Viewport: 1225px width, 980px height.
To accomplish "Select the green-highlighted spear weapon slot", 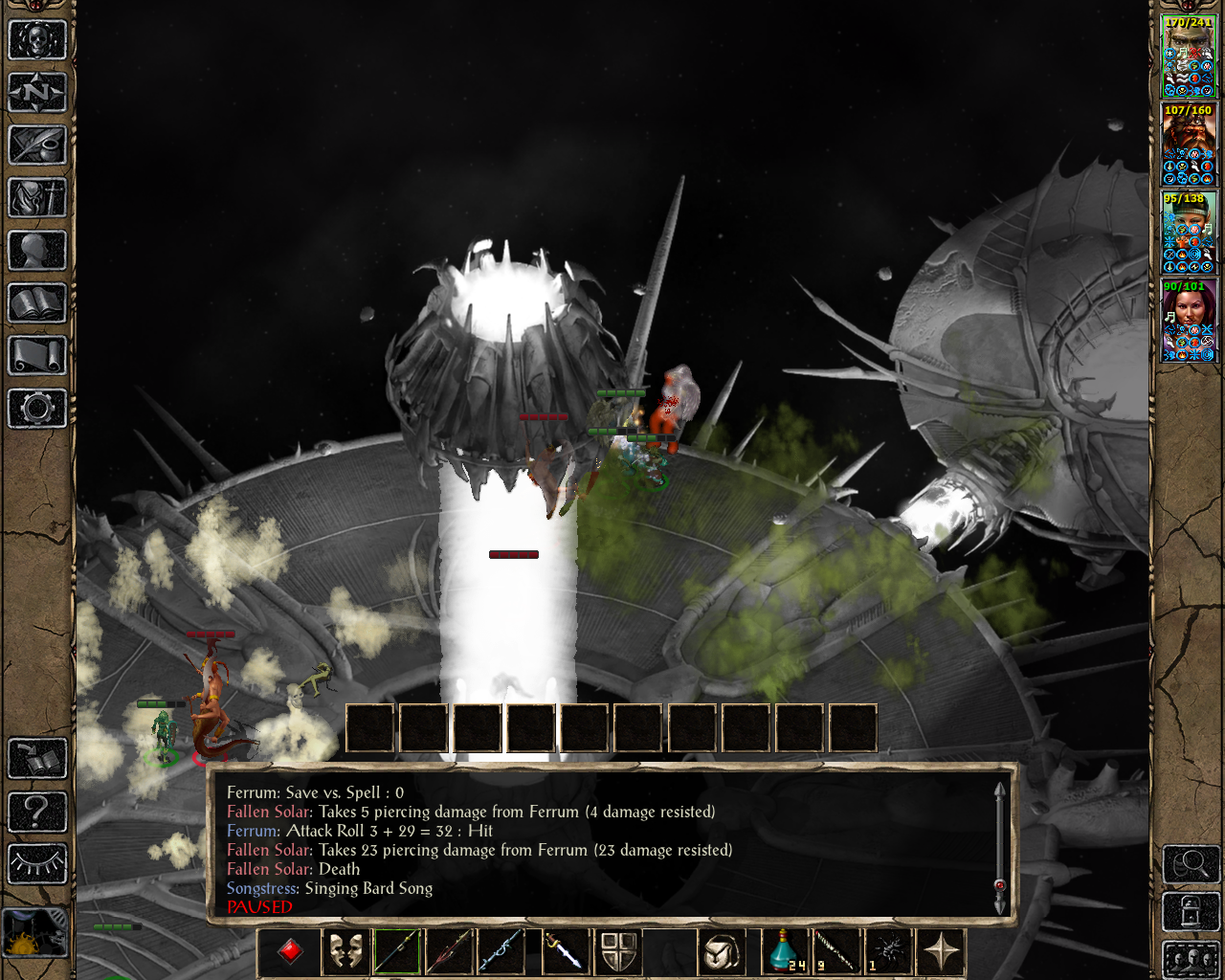I will (x=396, y=952).
